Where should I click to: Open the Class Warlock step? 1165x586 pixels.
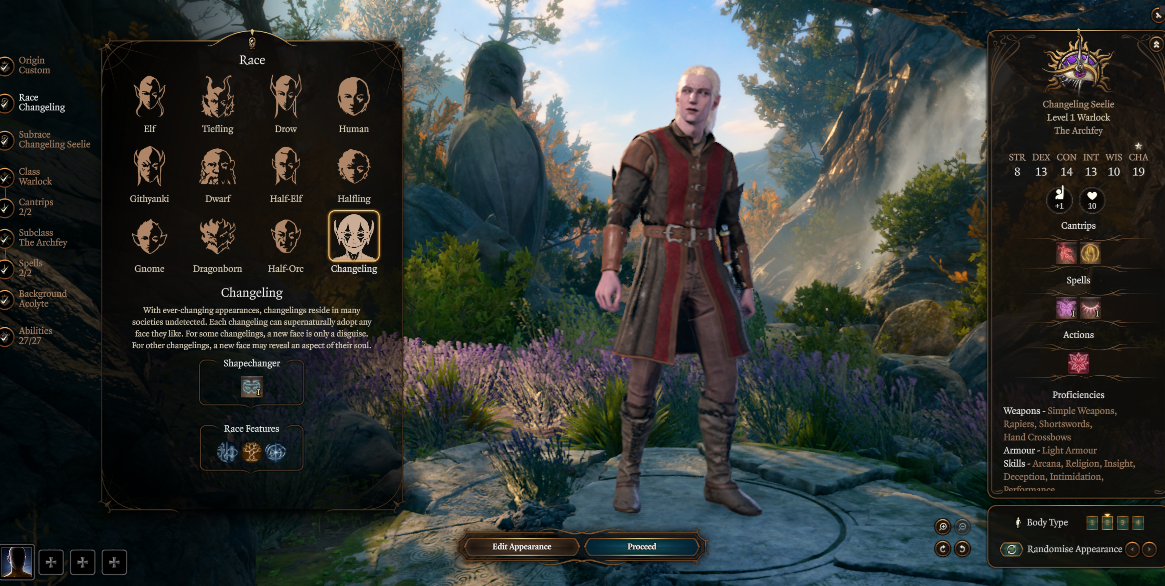coord(34,177)
